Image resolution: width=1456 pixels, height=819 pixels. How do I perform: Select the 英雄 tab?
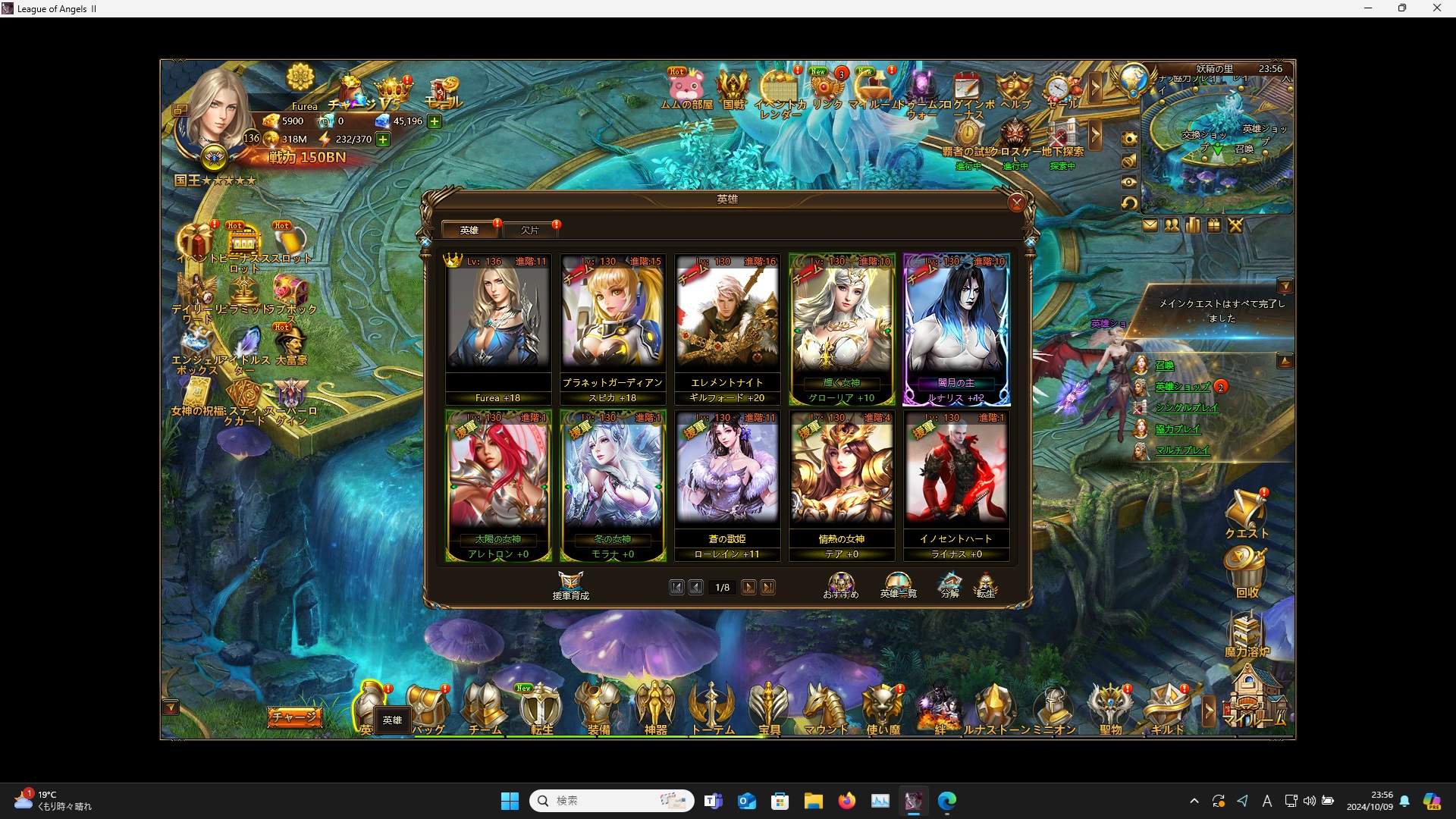point(469,230)
